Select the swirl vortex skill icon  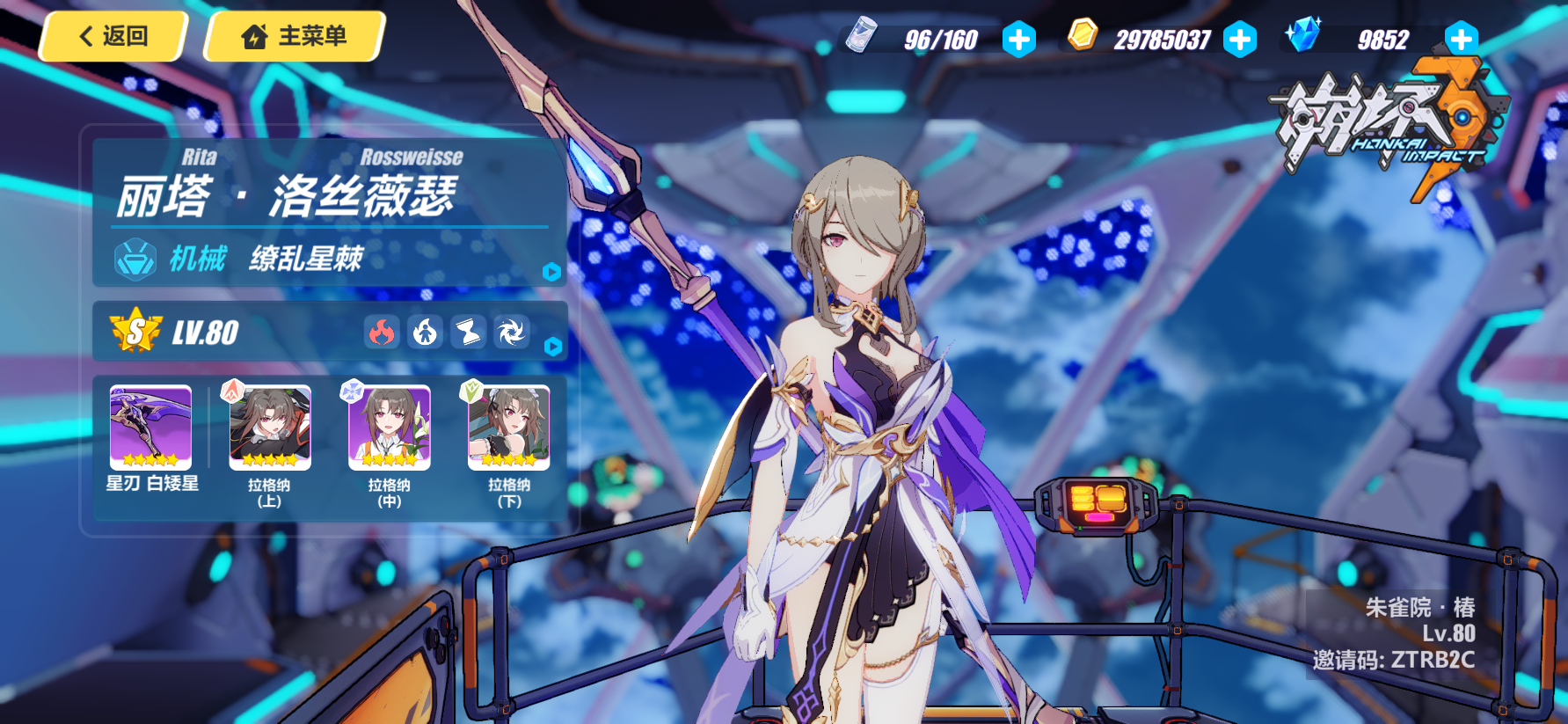(511, 333)
